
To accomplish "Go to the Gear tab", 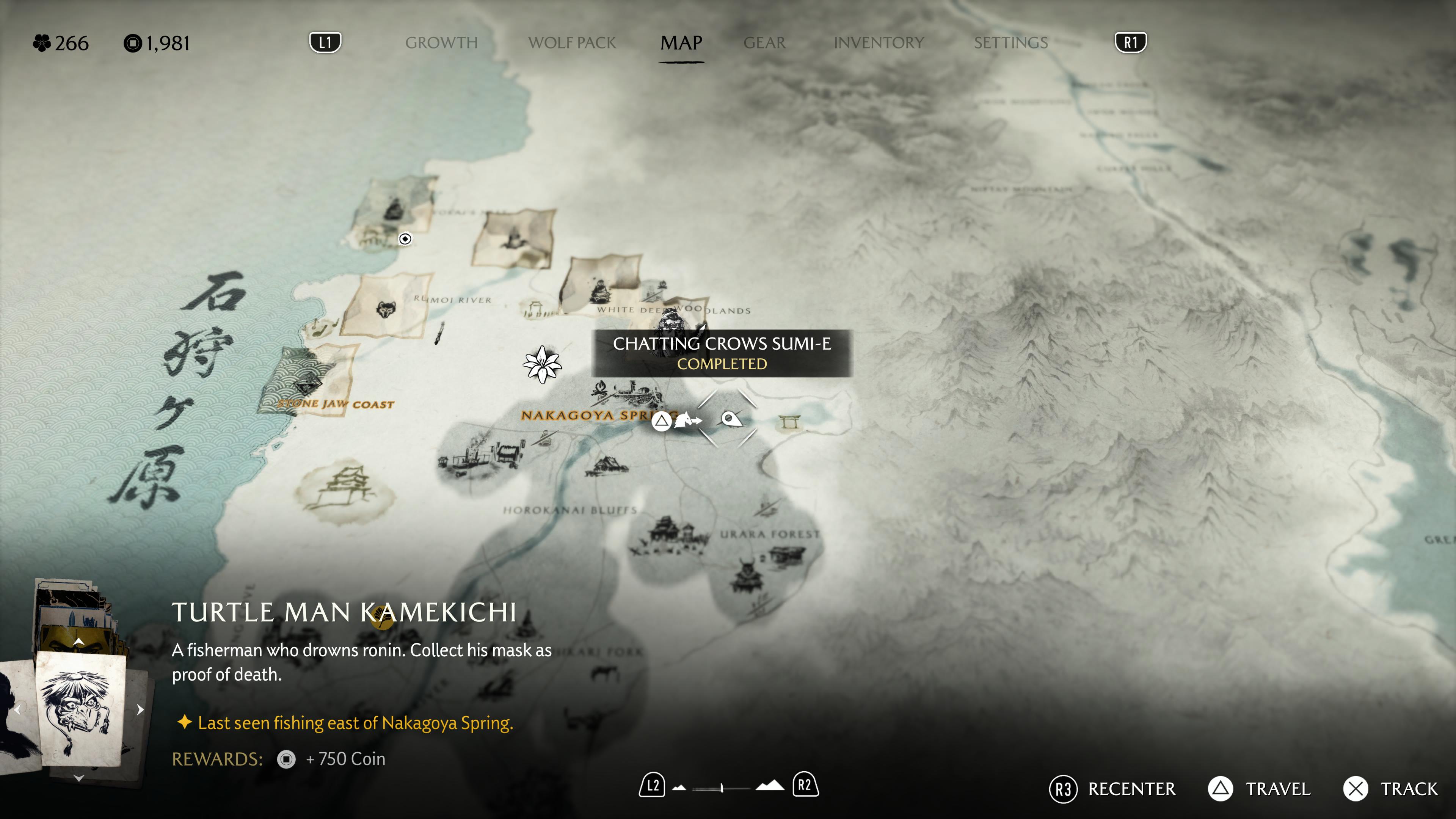I will (764, 42).
